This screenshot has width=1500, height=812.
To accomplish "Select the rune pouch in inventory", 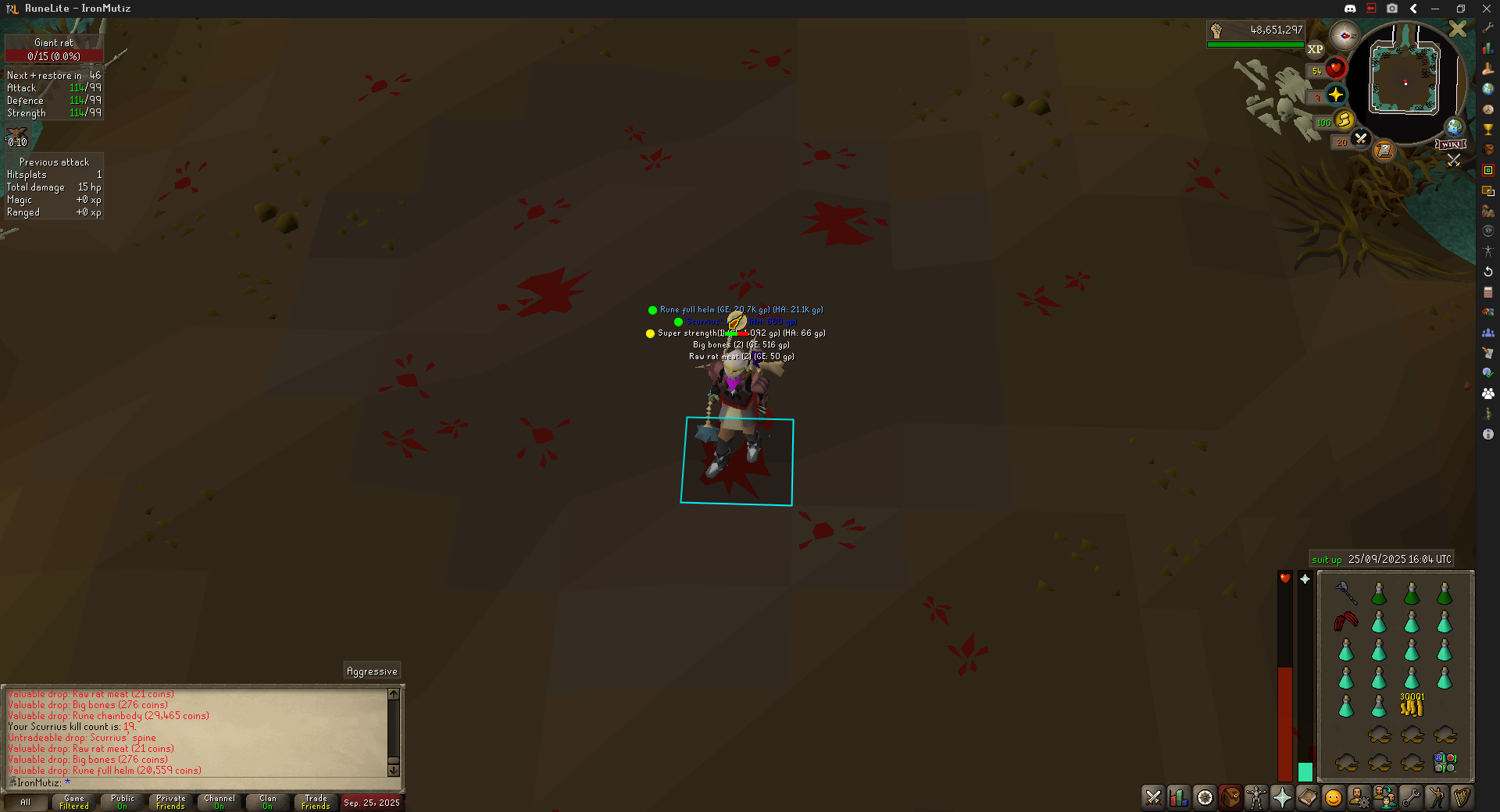I will pyautogui.click(x=1445, y=762).
